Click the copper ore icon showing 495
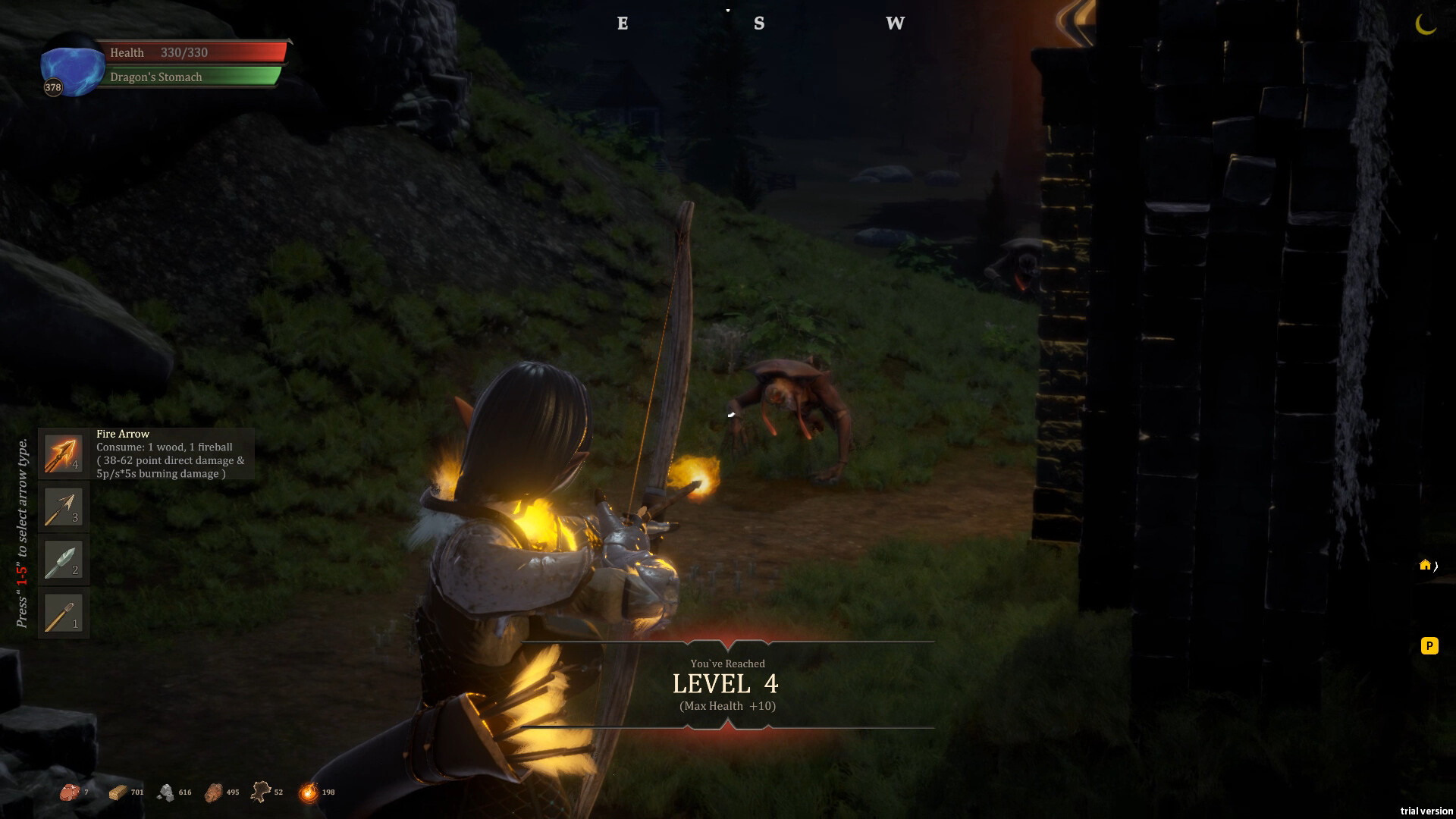 213,791
